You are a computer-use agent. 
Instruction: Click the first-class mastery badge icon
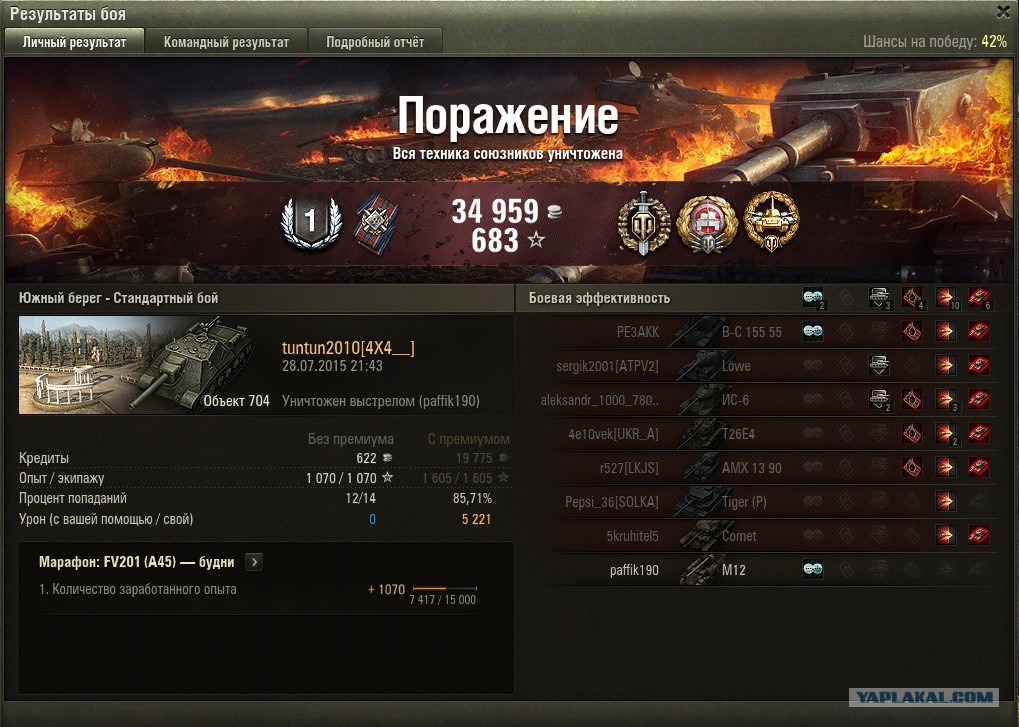click(310, 221)
